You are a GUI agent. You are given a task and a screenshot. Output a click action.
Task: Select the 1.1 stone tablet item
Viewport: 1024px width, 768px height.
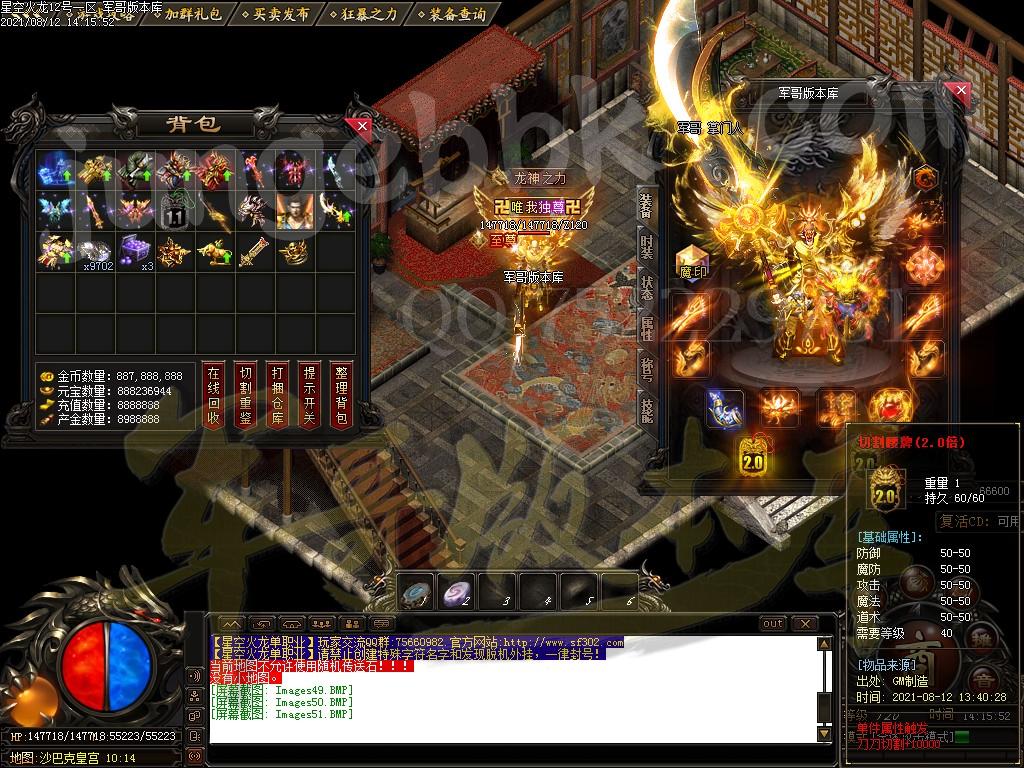point(175,210)
